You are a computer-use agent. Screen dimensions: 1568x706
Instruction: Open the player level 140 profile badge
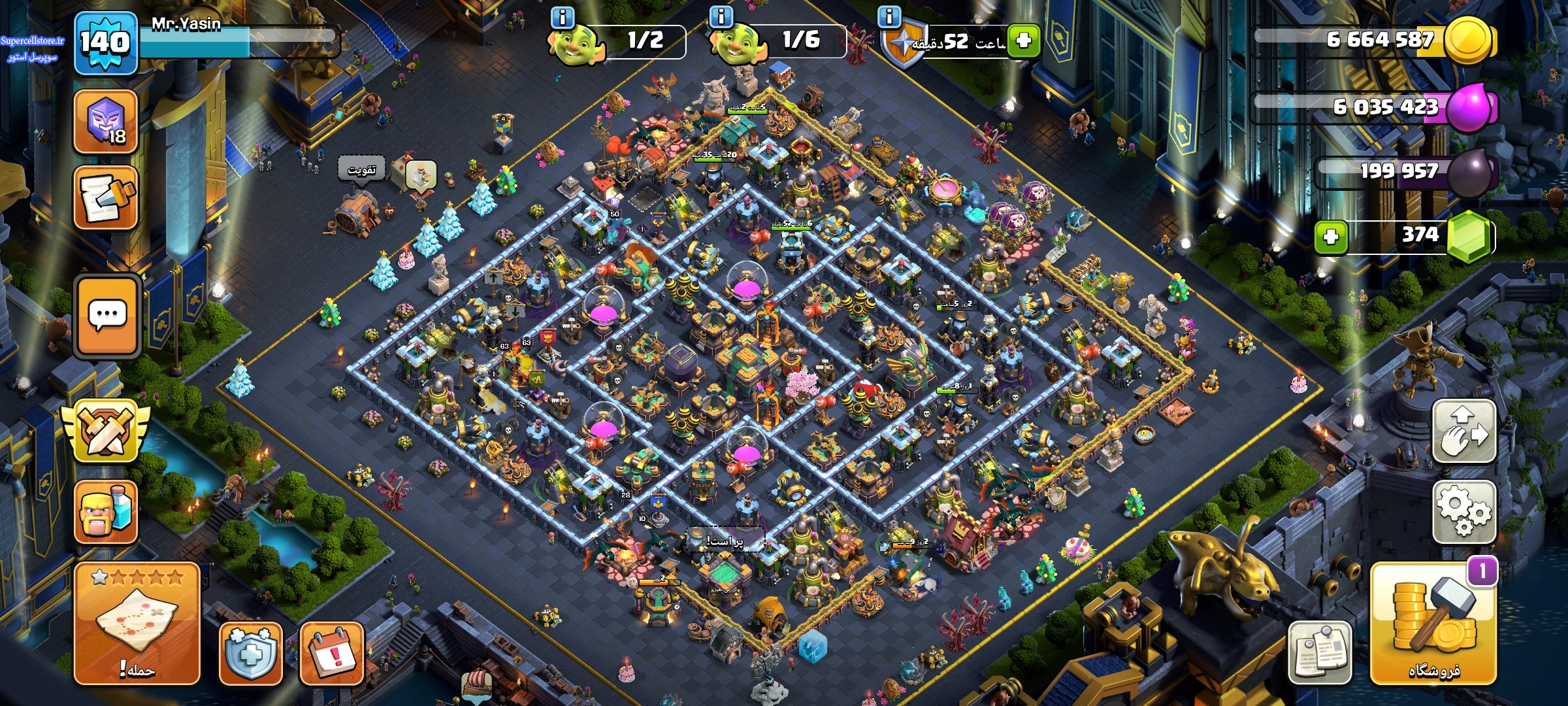[105, 42]
